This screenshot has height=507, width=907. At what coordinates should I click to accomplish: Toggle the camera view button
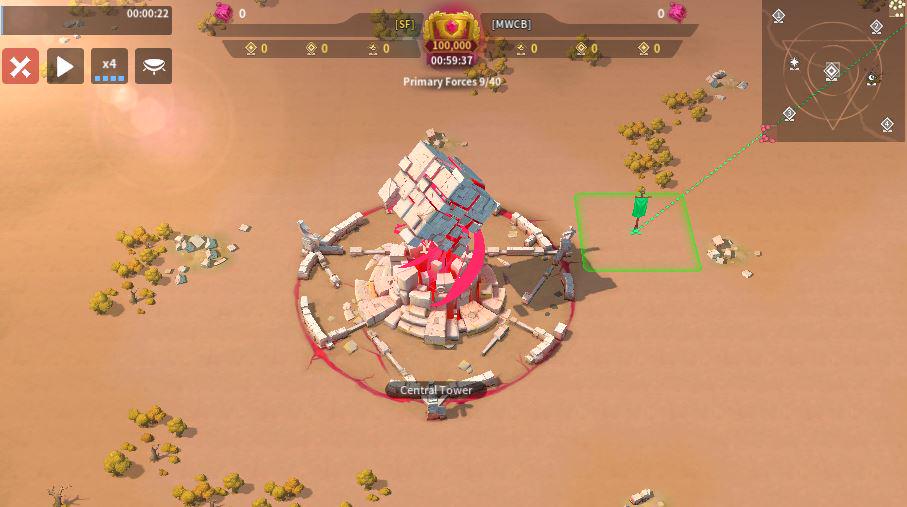[x=154, y=67]
